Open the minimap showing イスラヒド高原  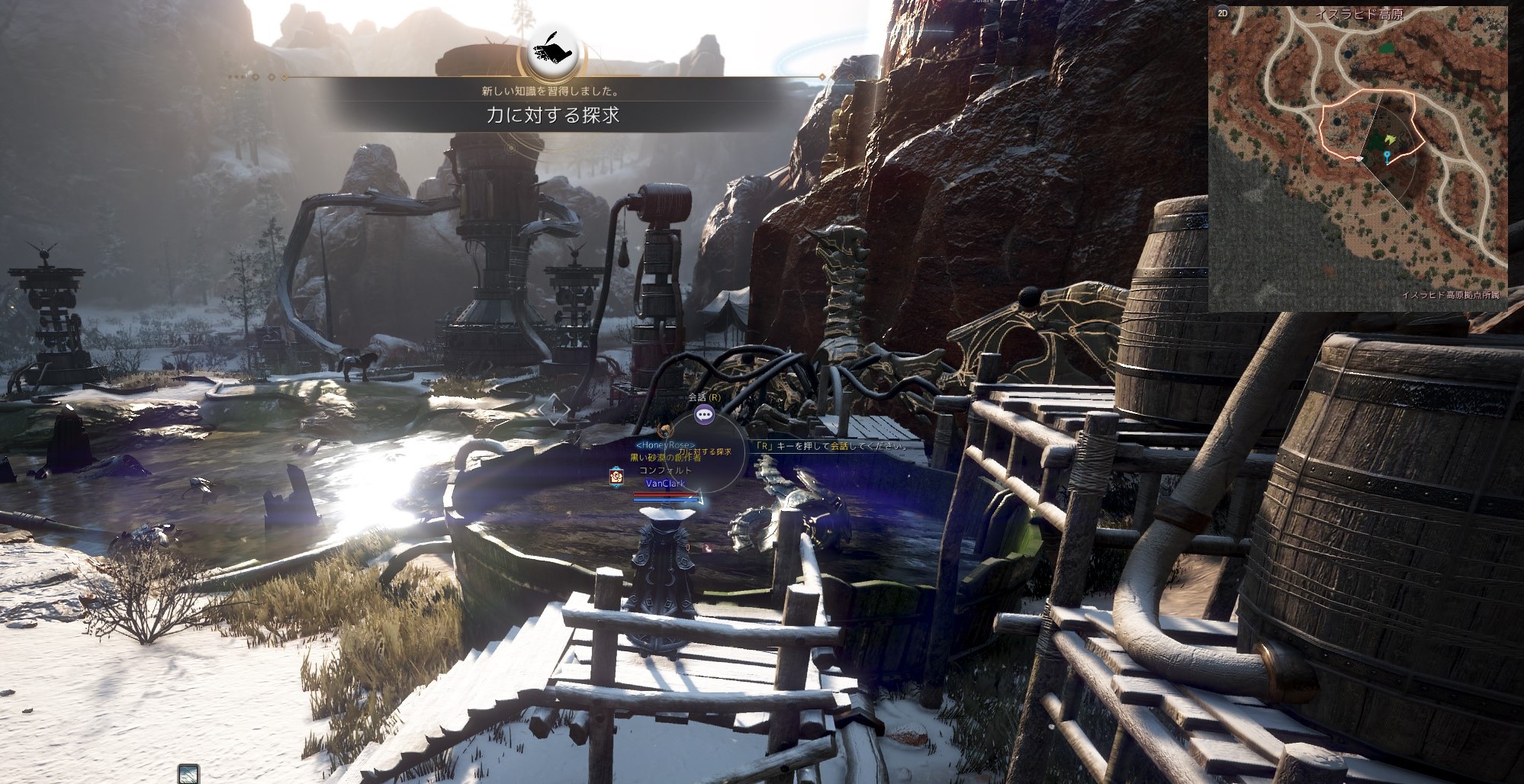click(1358, 159)
